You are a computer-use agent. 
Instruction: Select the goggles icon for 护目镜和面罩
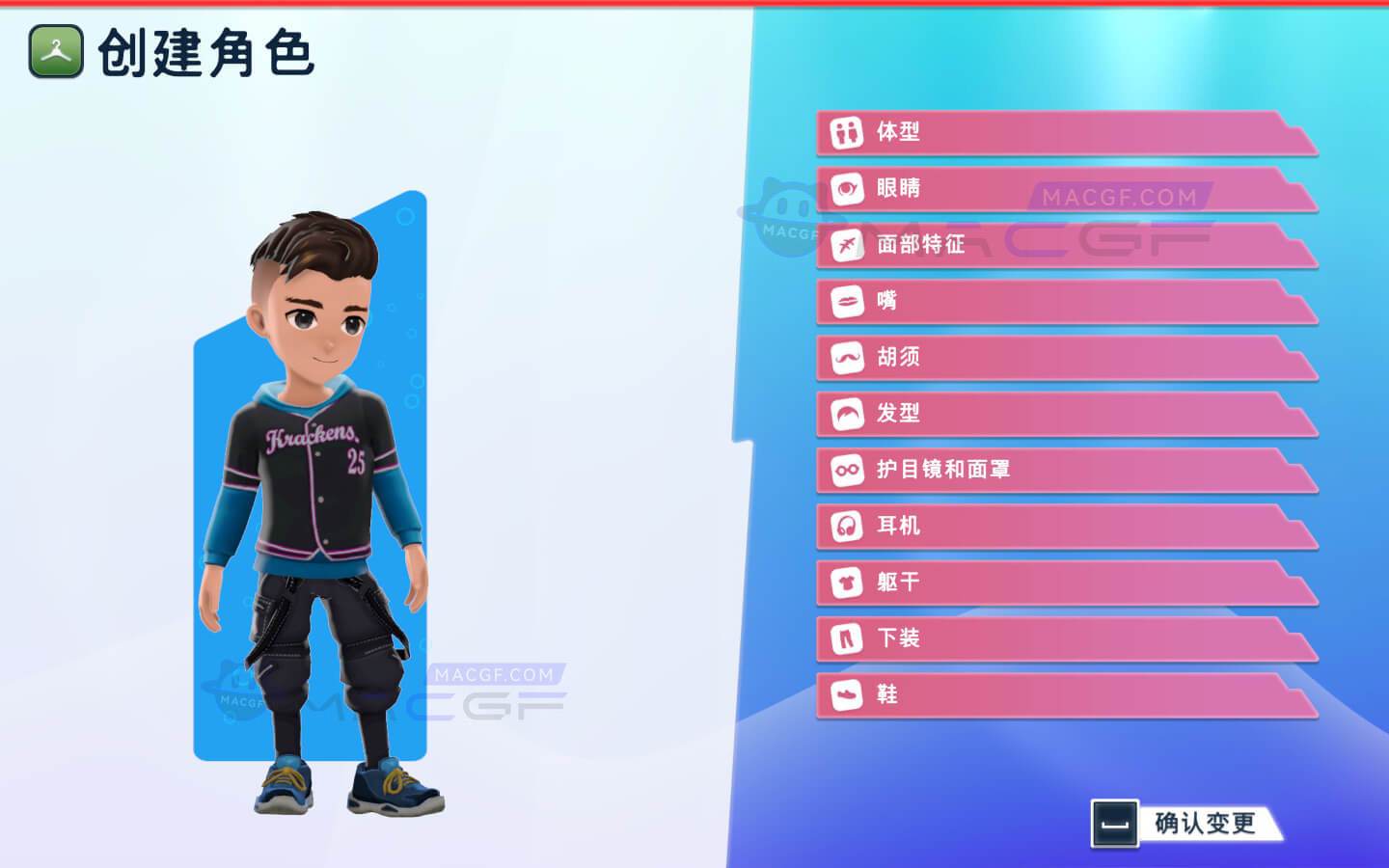pos(847,470)
